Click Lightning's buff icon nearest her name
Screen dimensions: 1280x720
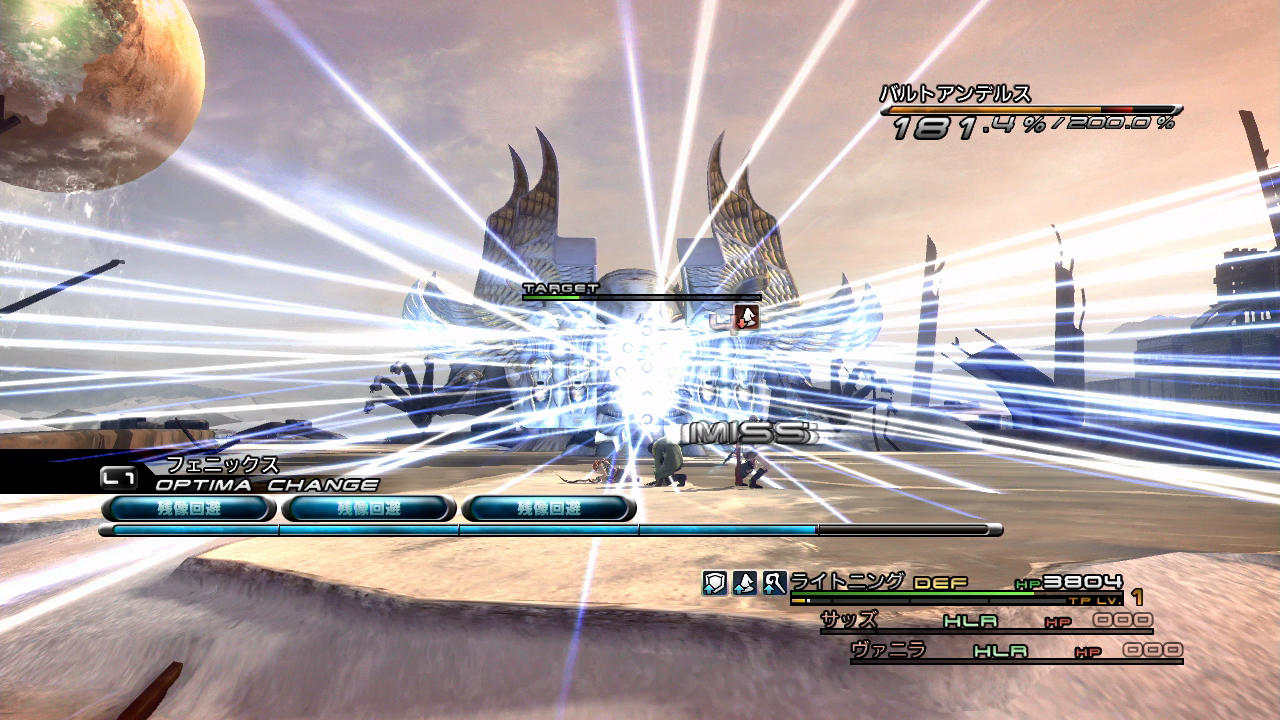coord(774,584)
